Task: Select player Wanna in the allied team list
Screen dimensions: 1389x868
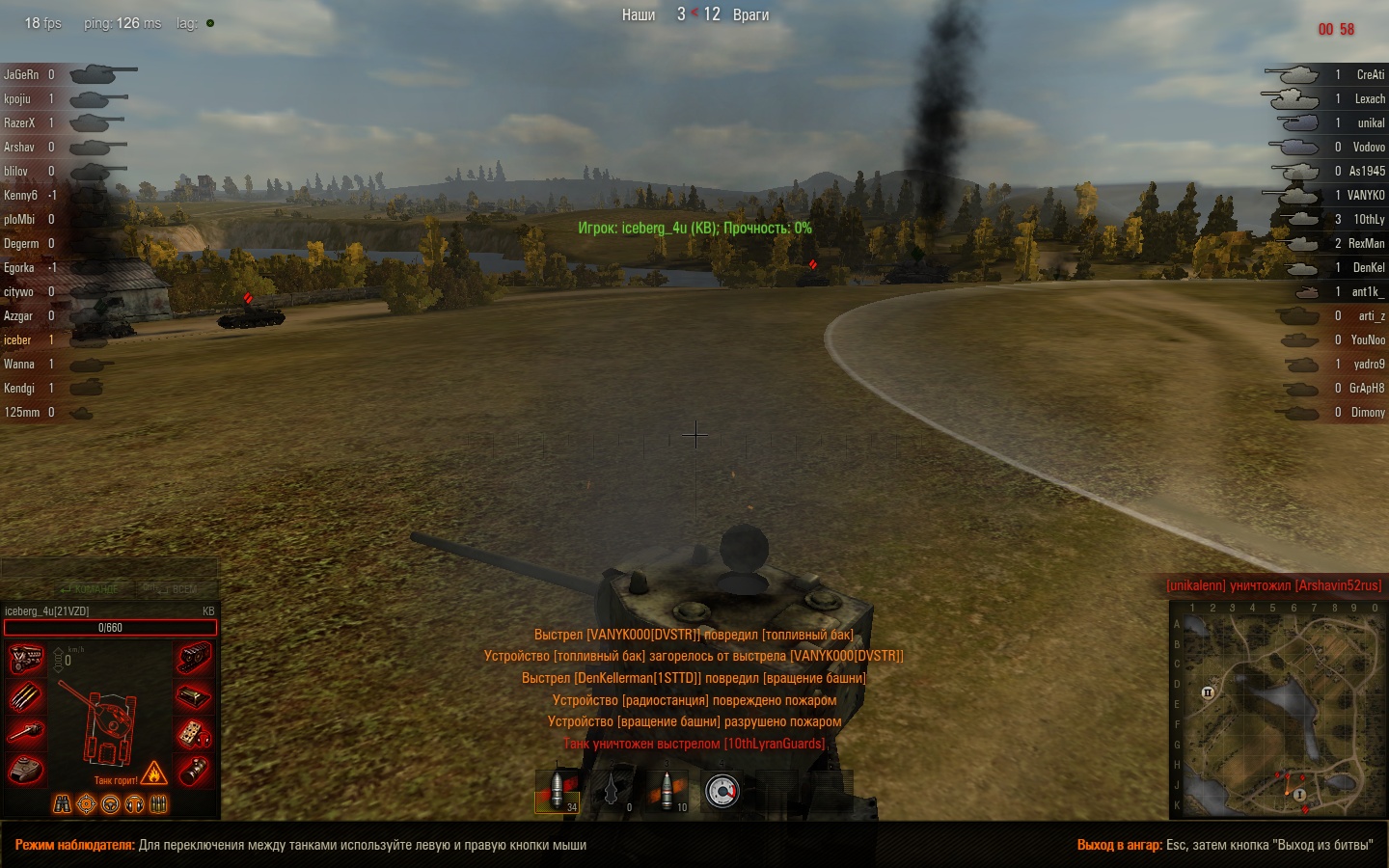Action: coord(19,364)
